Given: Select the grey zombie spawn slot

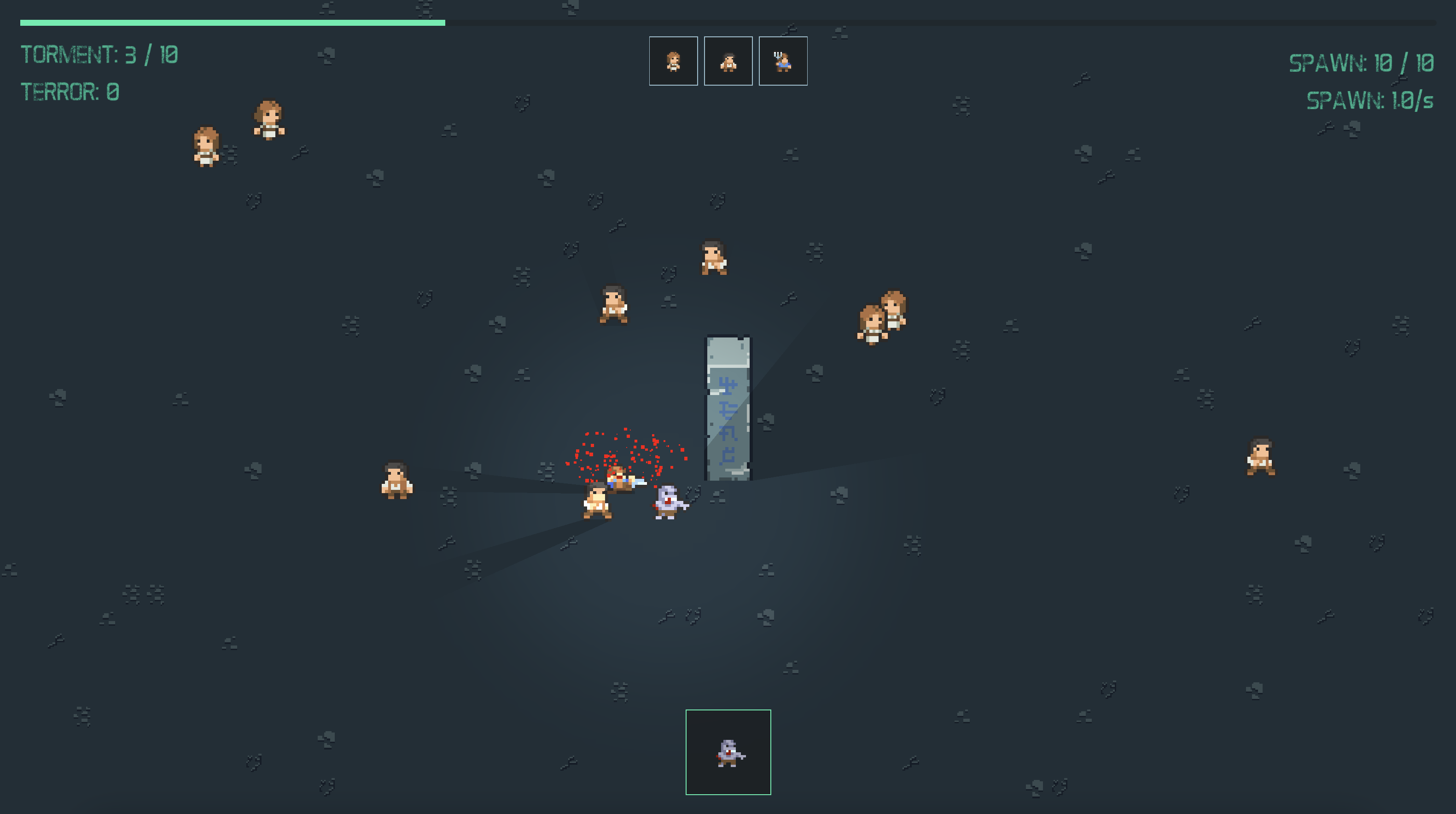Looking at the screenshot, I should pos(728,752).
